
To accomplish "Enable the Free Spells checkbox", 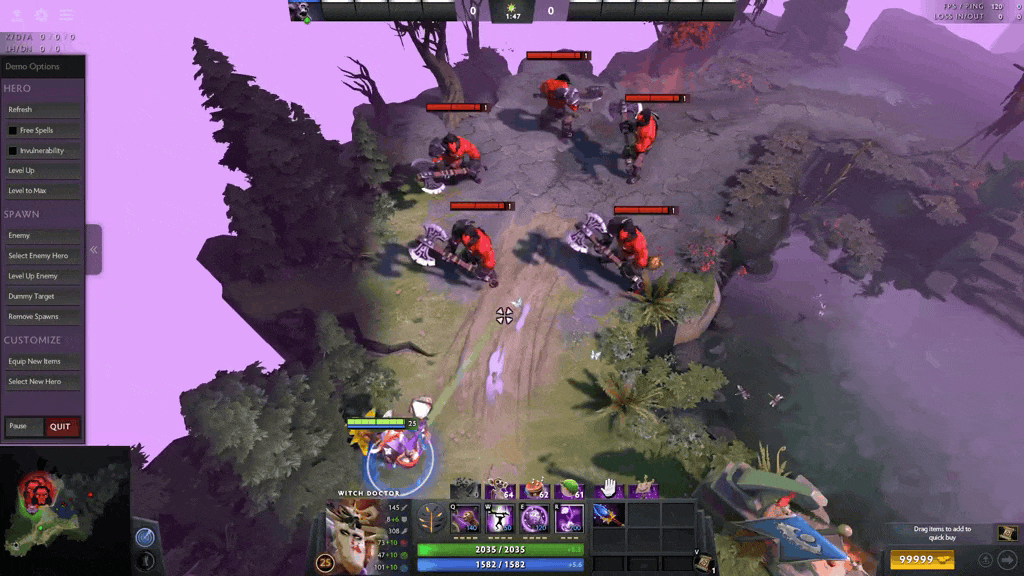I will pos(13,131).
